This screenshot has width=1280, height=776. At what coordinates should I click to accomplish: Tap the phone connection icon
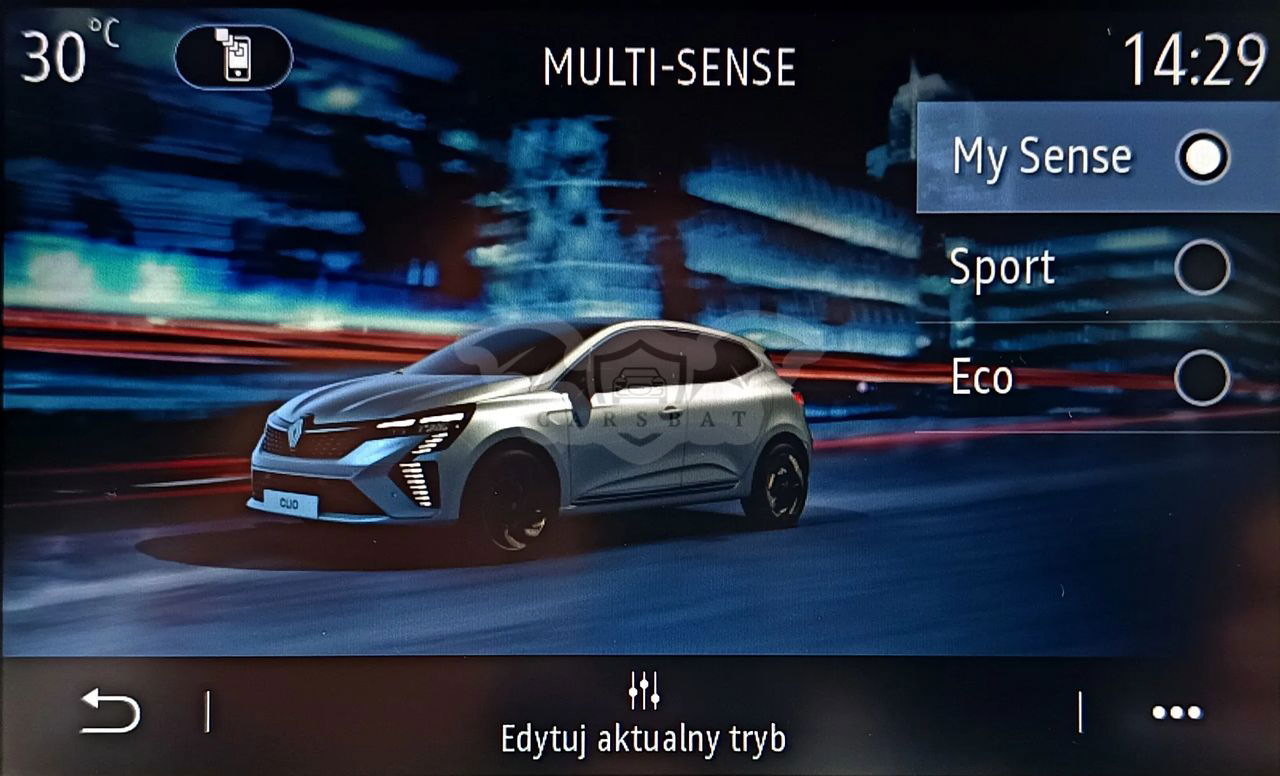234,57
